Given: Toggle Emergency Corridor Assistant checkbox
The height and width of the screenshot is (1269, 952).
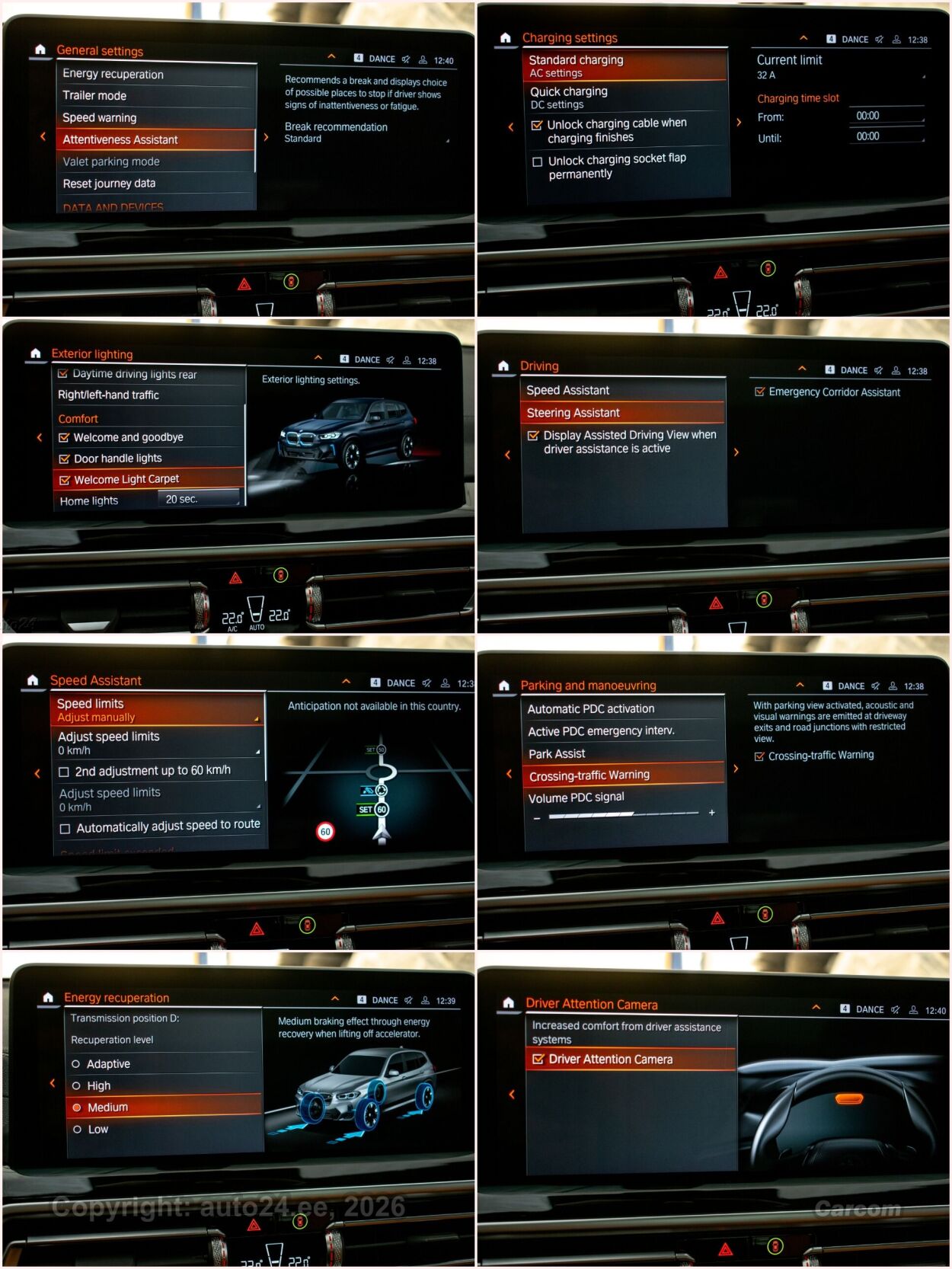Looking at the screenshot, I should (759, 392).
